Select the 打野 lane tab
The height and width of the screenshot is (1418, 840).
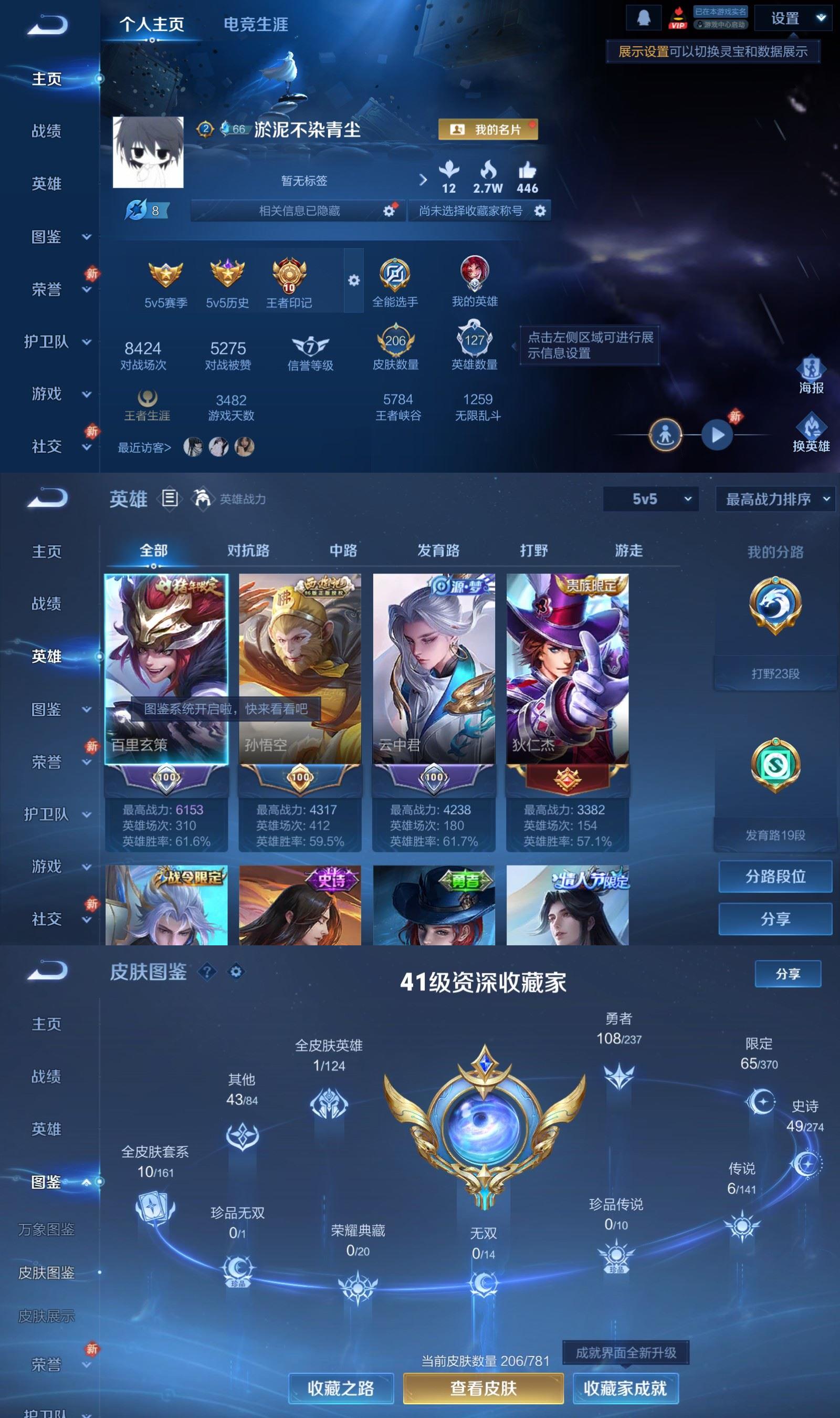[x=534, y=550]
